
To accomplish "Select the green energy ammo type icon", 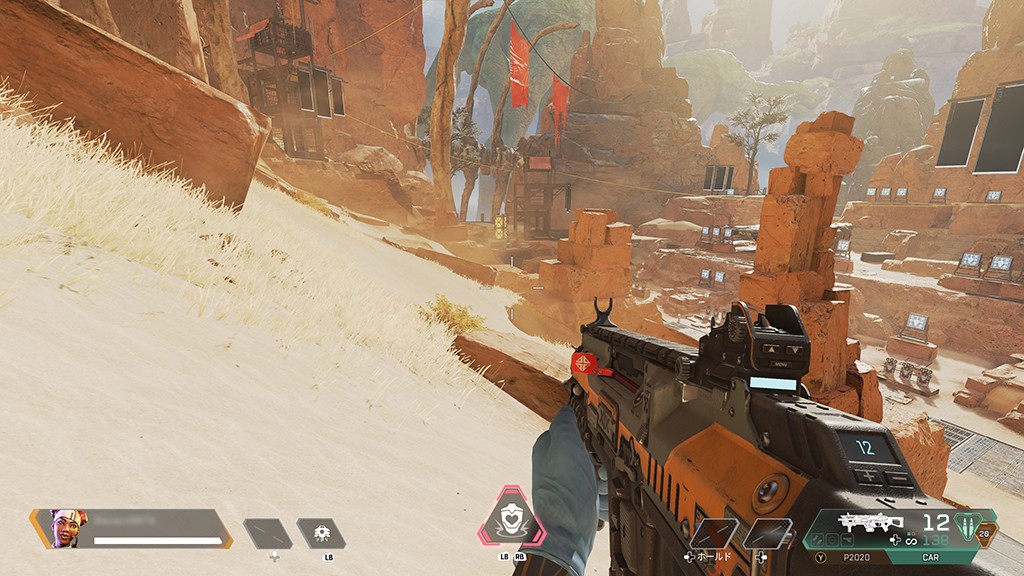I will click(x=968, y=524).
